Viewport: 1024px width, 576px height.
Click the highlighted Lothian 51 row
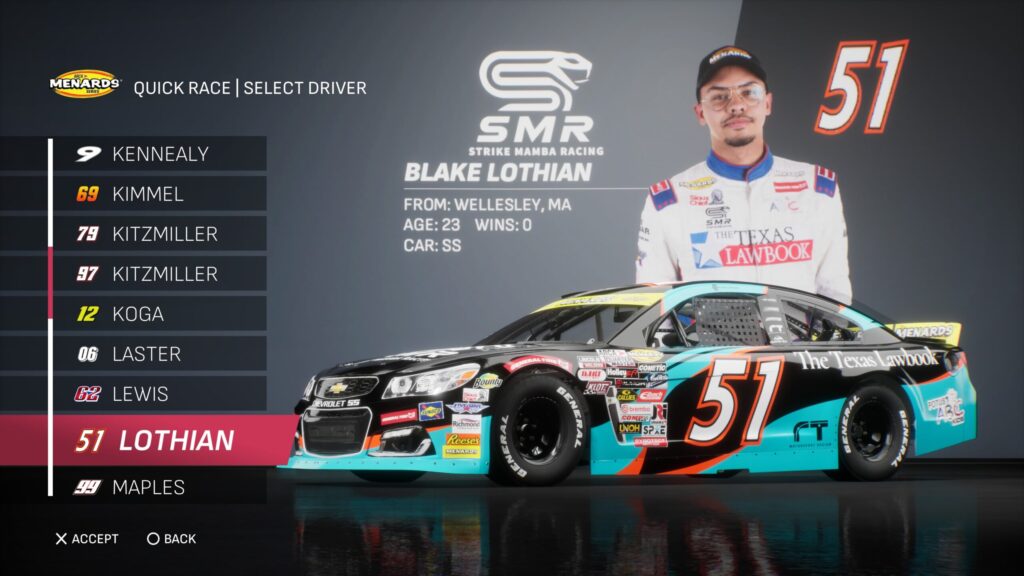[x=160, y=440]
